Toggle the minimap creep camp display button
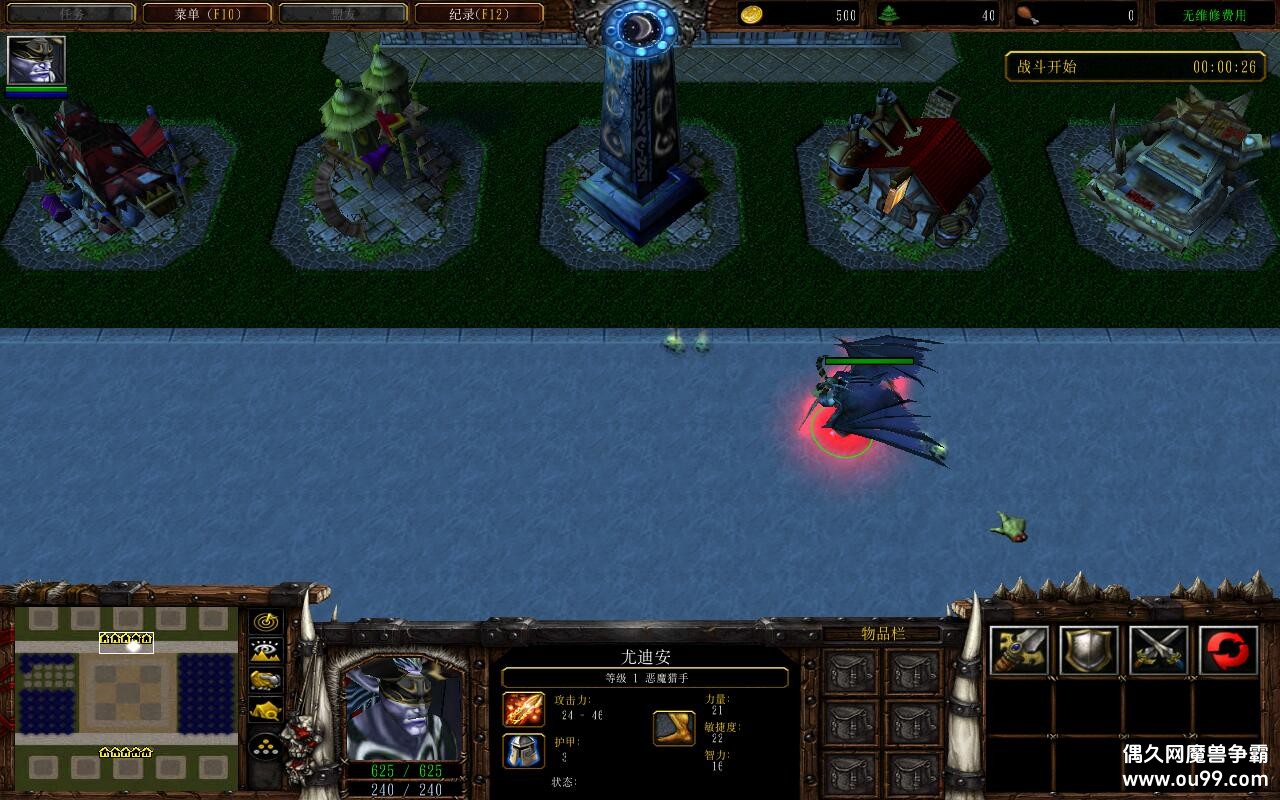 [x=265, y=711]
